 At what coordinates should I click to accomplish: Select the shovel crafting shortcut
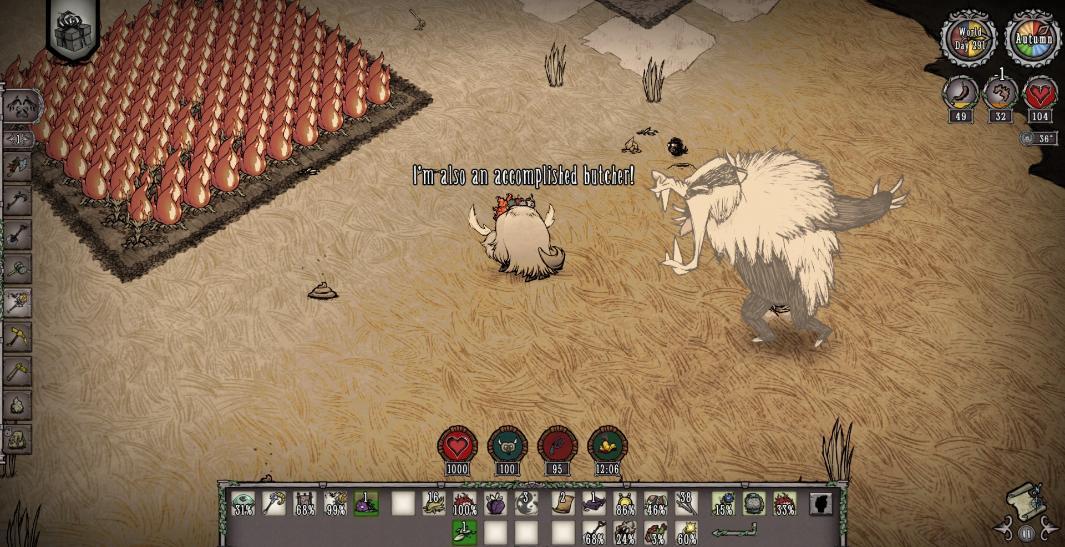pyautogui.click(x=19, y=234)
